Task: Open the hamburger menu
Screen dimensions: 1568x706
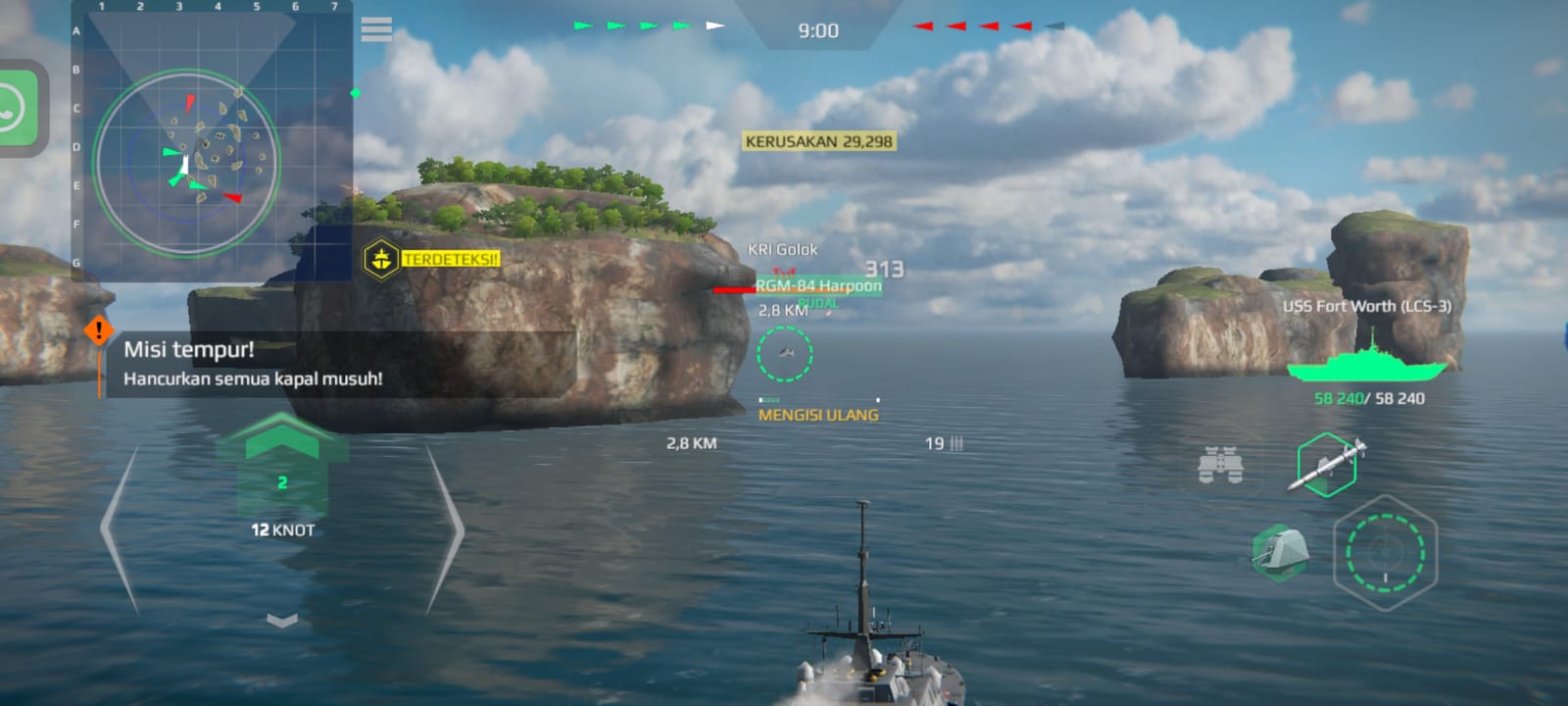Action: pos(376,29)
